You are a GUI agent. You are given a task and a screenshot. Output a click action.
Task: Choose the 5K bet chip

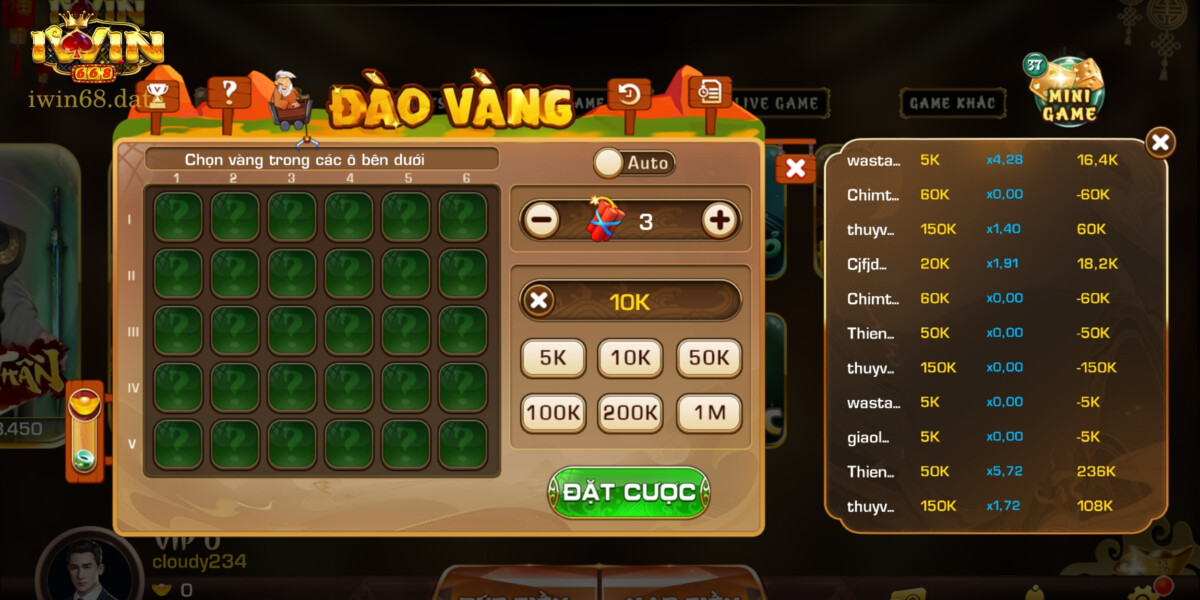pyautogui.click(x=553, y=358)
